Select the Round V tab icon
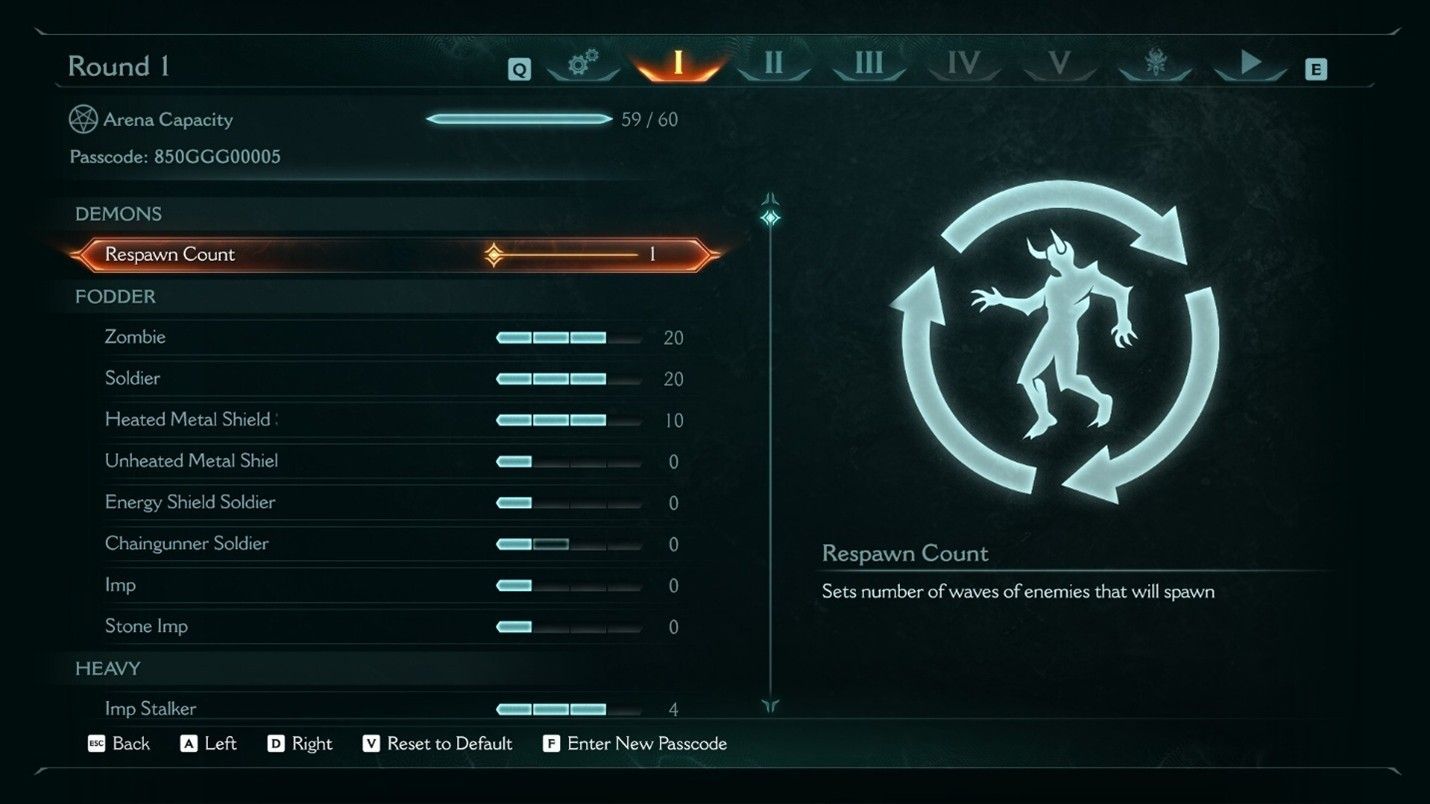Viewport: 1430px width, 804px height. [1059, 63]
